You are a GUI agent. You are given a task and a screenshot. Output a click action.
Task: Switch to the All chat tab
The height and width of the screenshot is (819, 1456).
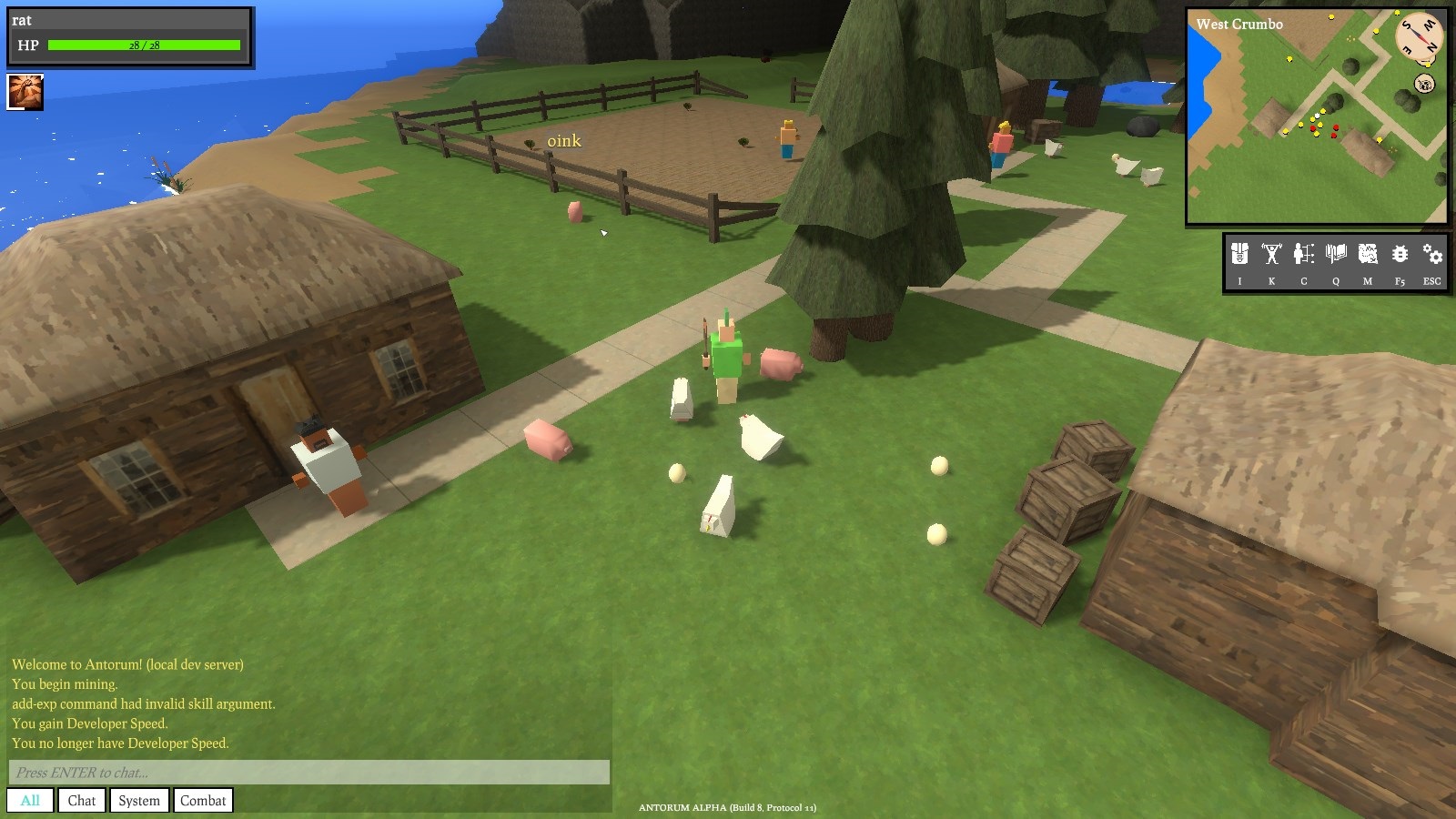pyautogui.click(x=30, y=801)
